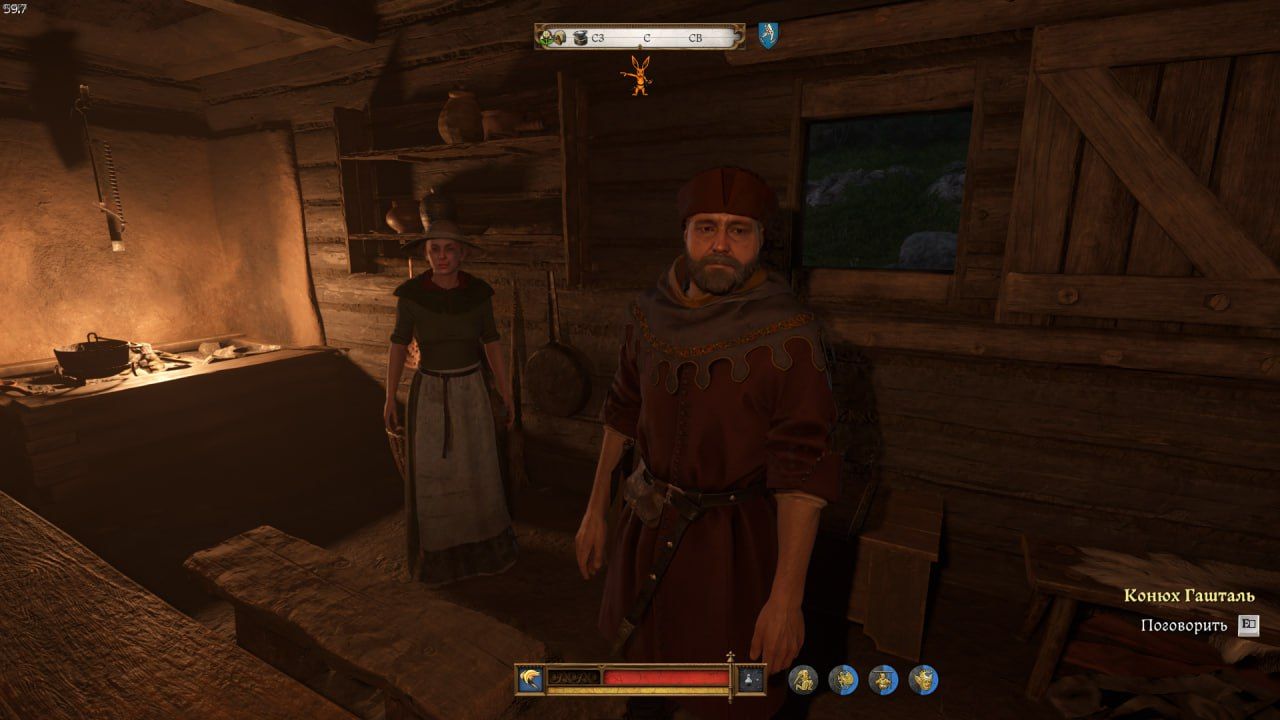This screenshot has height=720, width=1280.
Task: Click the blue heraldic shield icon
Action: [767, 36]
